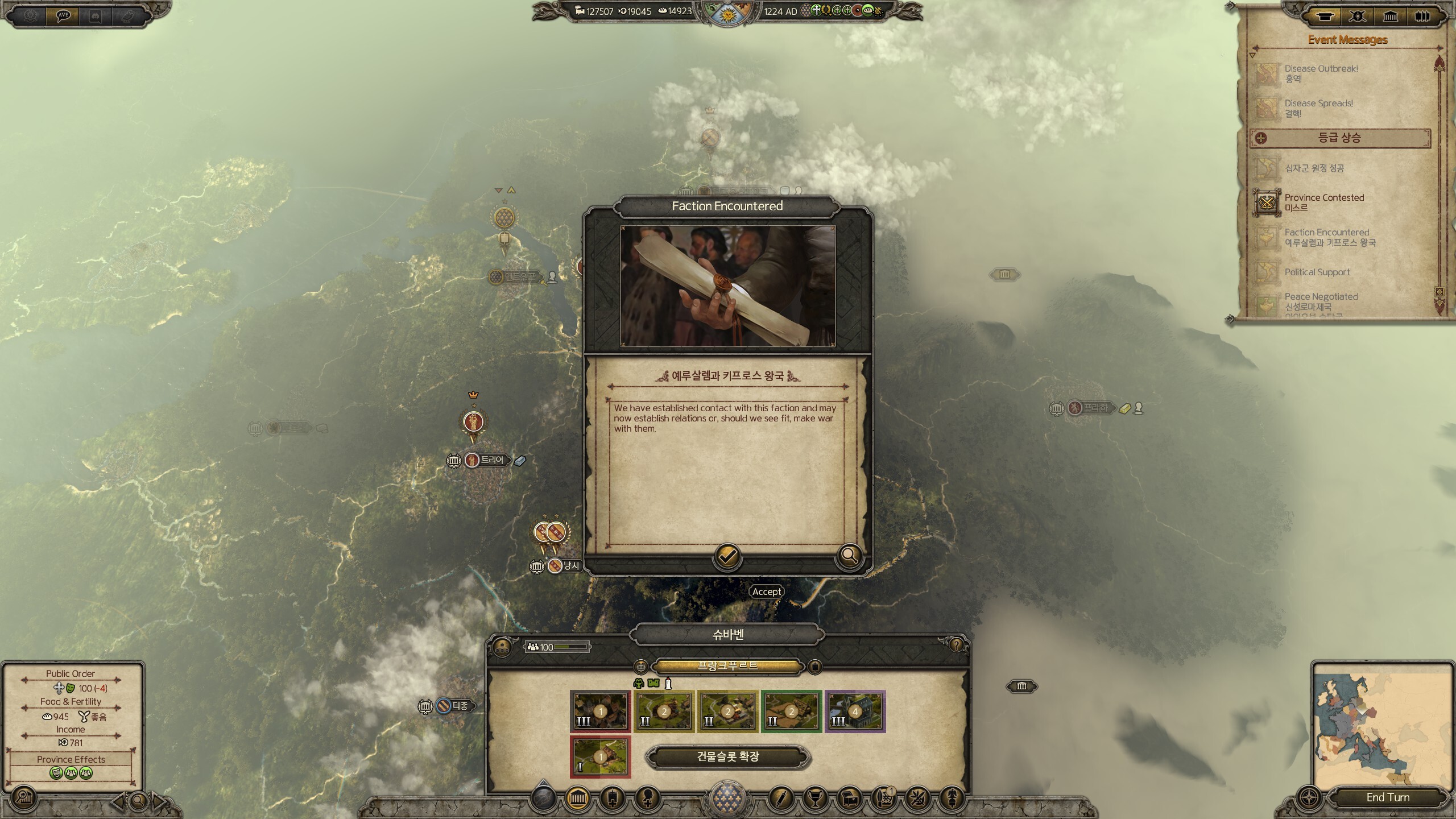
Task: Switch to the temple building list tab
Action: 1390,16
